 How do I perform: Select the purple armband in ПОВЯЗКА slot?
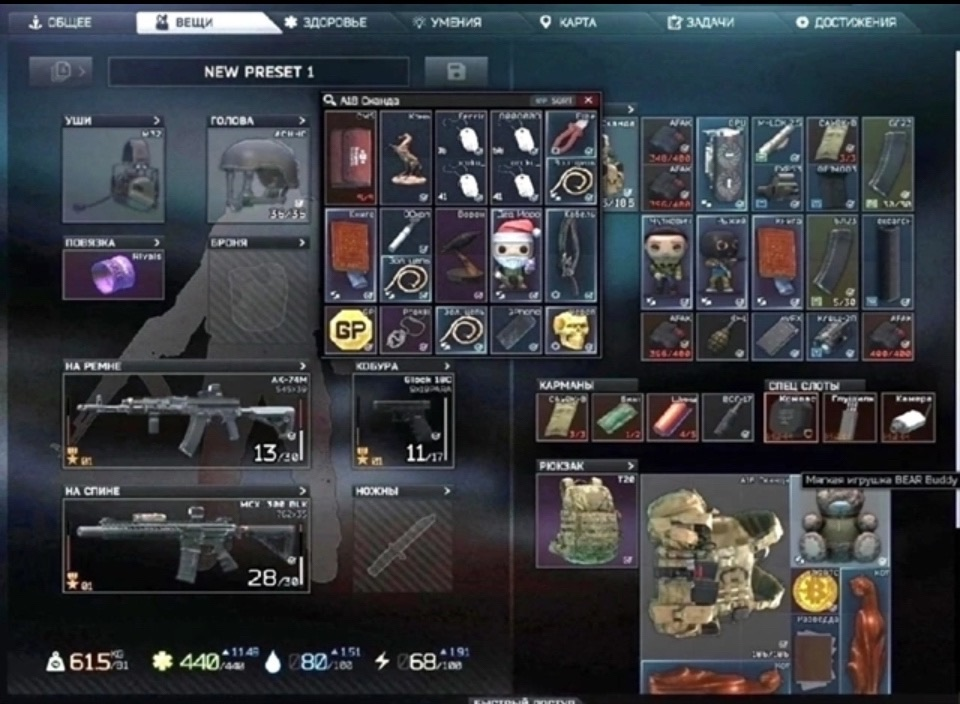(x=113, y=274)
